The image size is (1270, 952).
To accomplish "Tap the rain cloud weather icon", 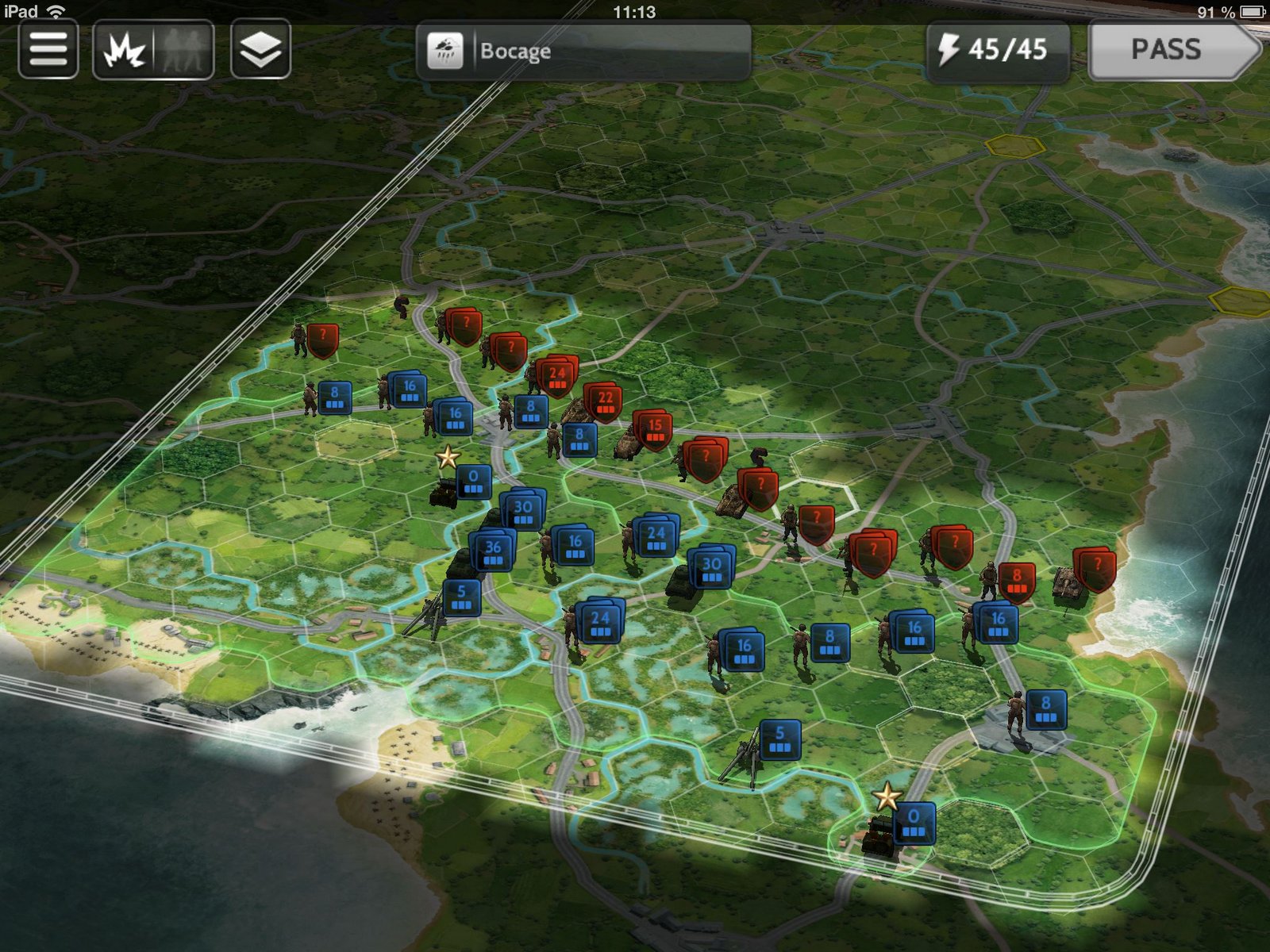I will 445,52.
